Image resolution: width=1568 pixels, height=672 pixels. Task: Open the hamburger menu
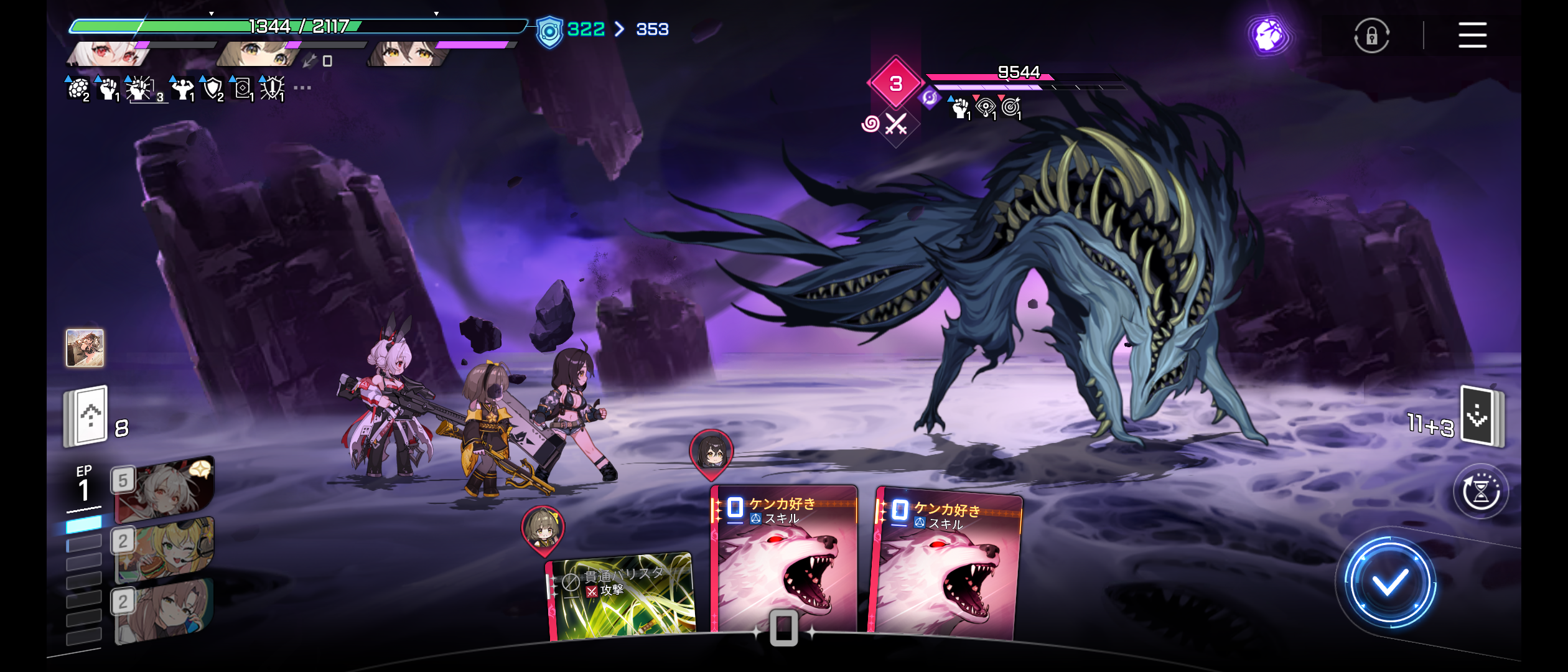(x=1472, y=35)
